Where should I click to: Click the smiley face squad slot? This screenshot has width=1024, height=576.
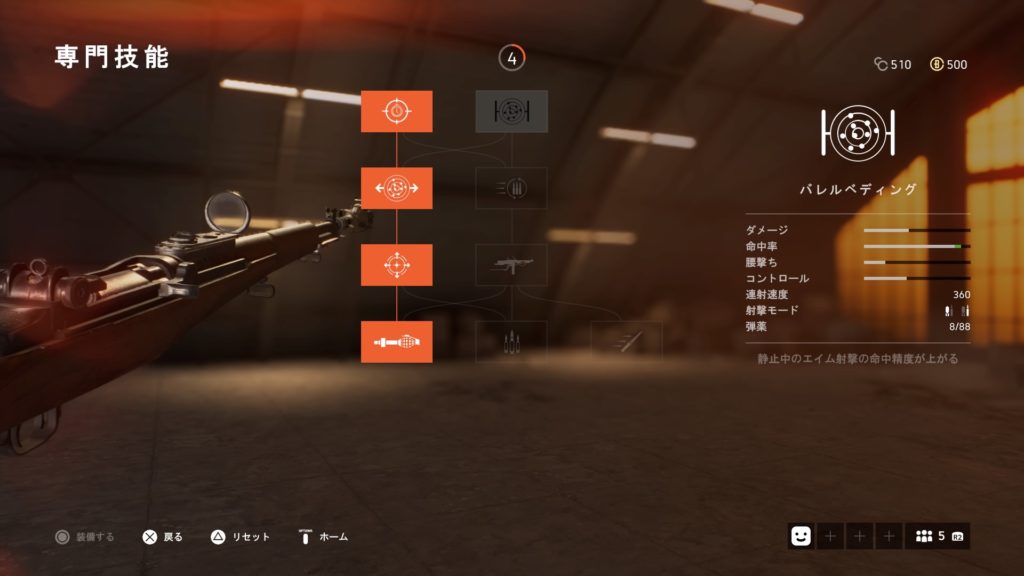pyautogui.click(x=801, y=536)
